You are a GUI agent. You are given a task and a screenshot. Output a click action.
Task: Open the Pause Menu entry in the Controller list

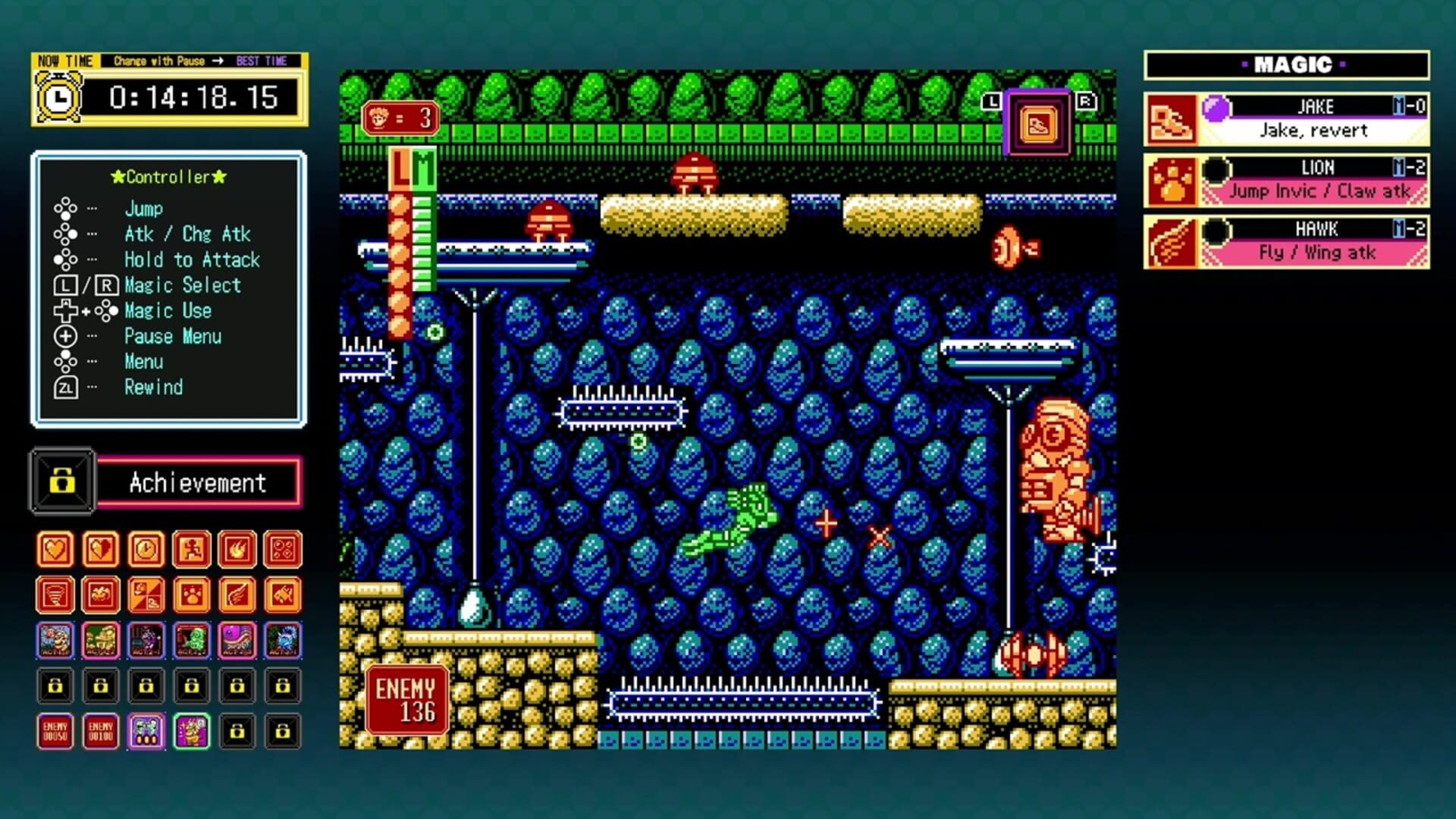[x=173, y=336]
